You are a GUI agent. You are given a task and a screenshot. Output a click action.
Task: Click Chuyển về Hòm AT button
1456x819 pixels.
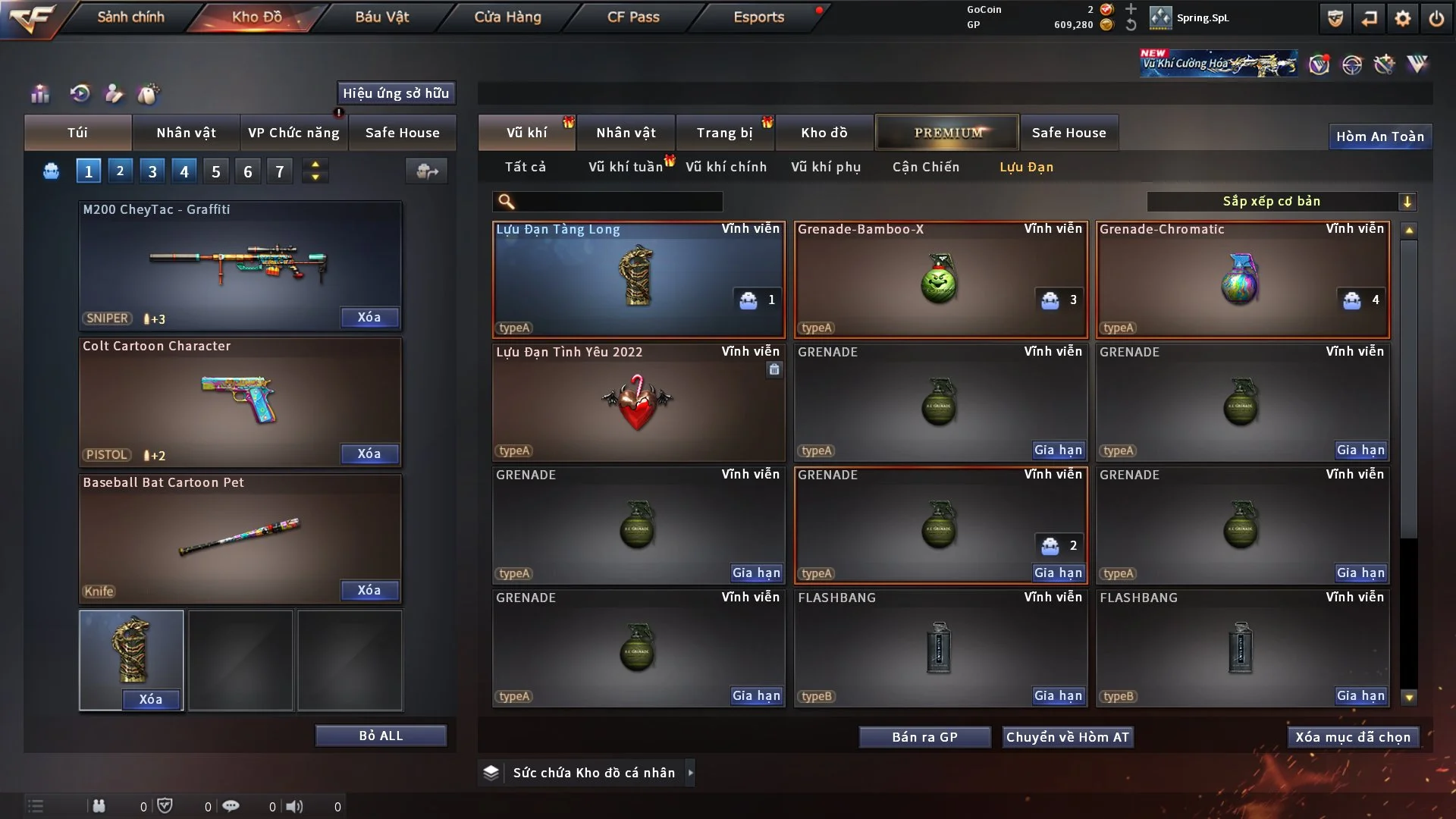pos(1068,737)
